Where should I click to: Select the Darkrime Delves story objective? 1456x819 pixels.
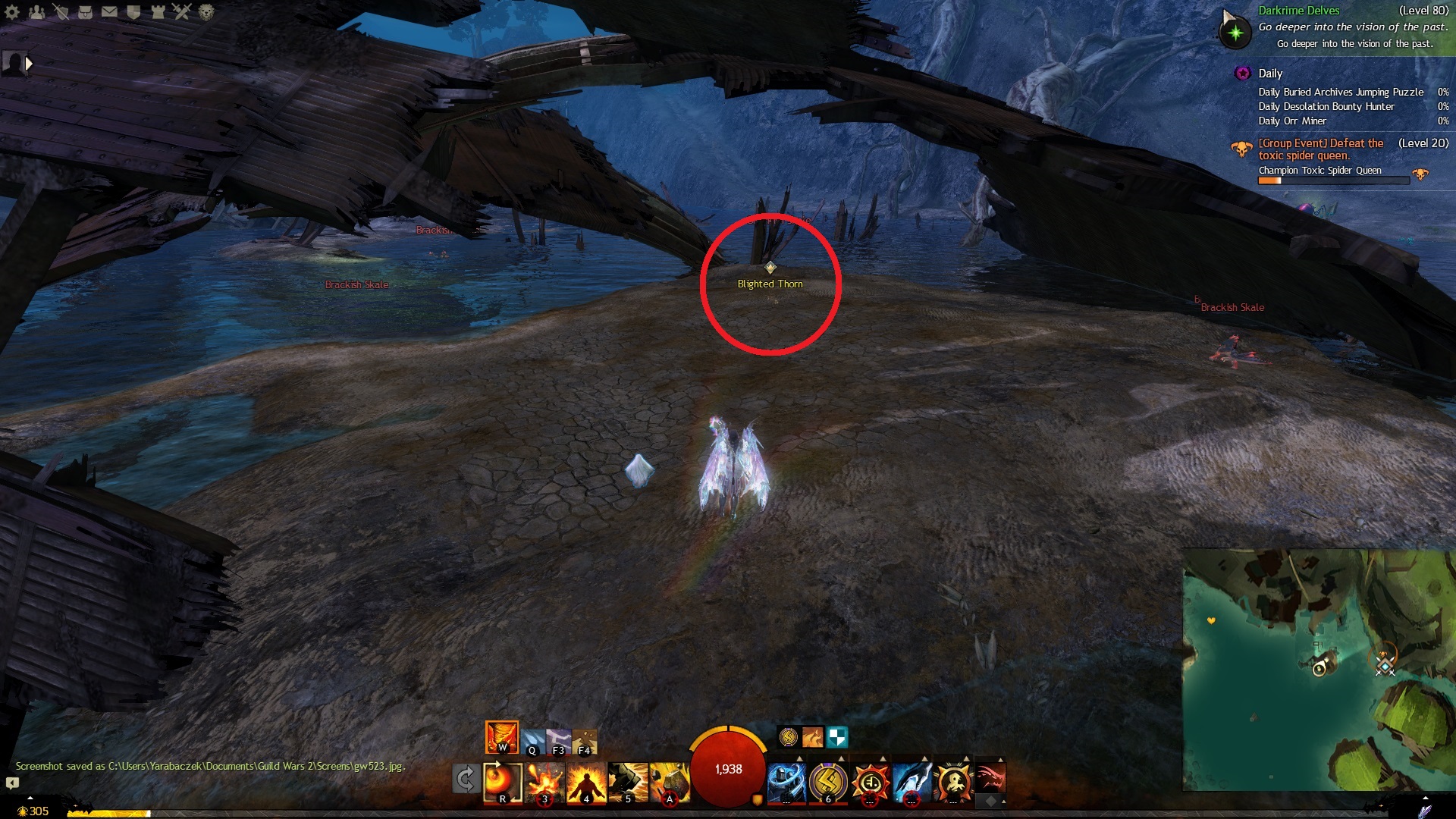[1299, 11]
